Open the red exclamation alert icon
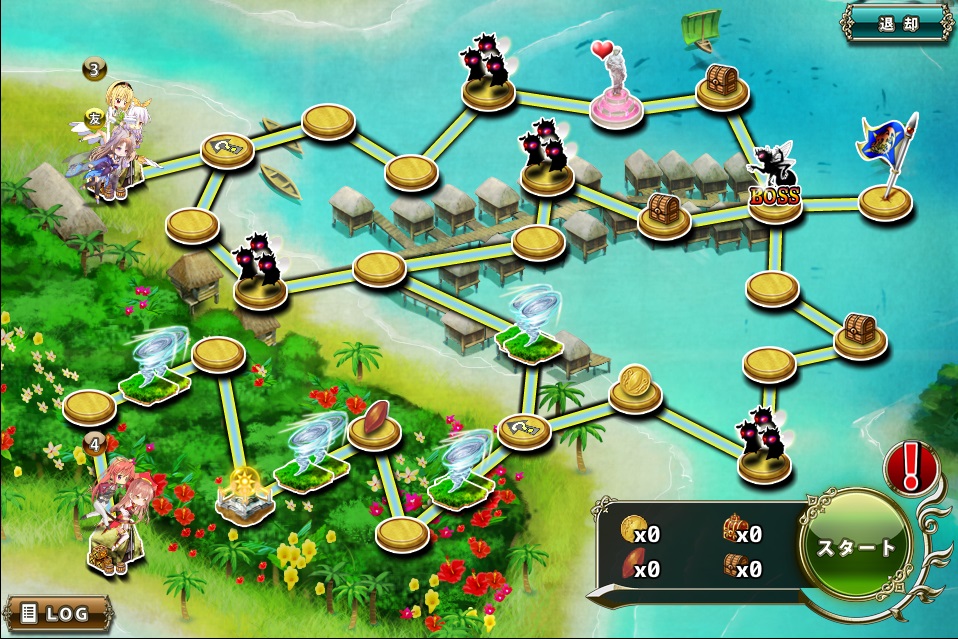This screenshot has height=640, width=958. 910,467
